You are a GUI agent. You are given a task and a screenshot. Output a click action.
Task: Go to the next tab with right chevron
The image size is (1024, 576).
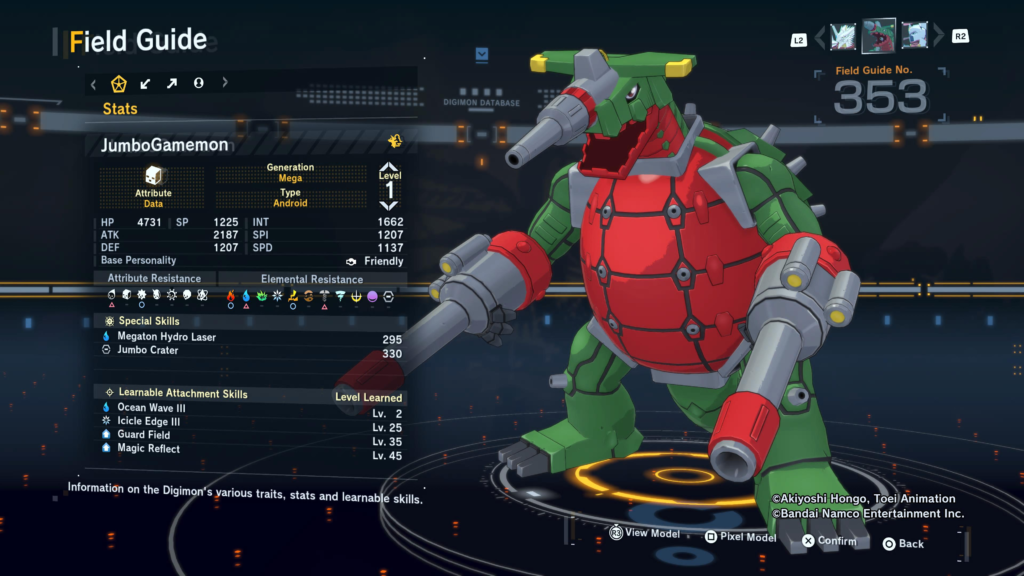[x=224, y=83]
